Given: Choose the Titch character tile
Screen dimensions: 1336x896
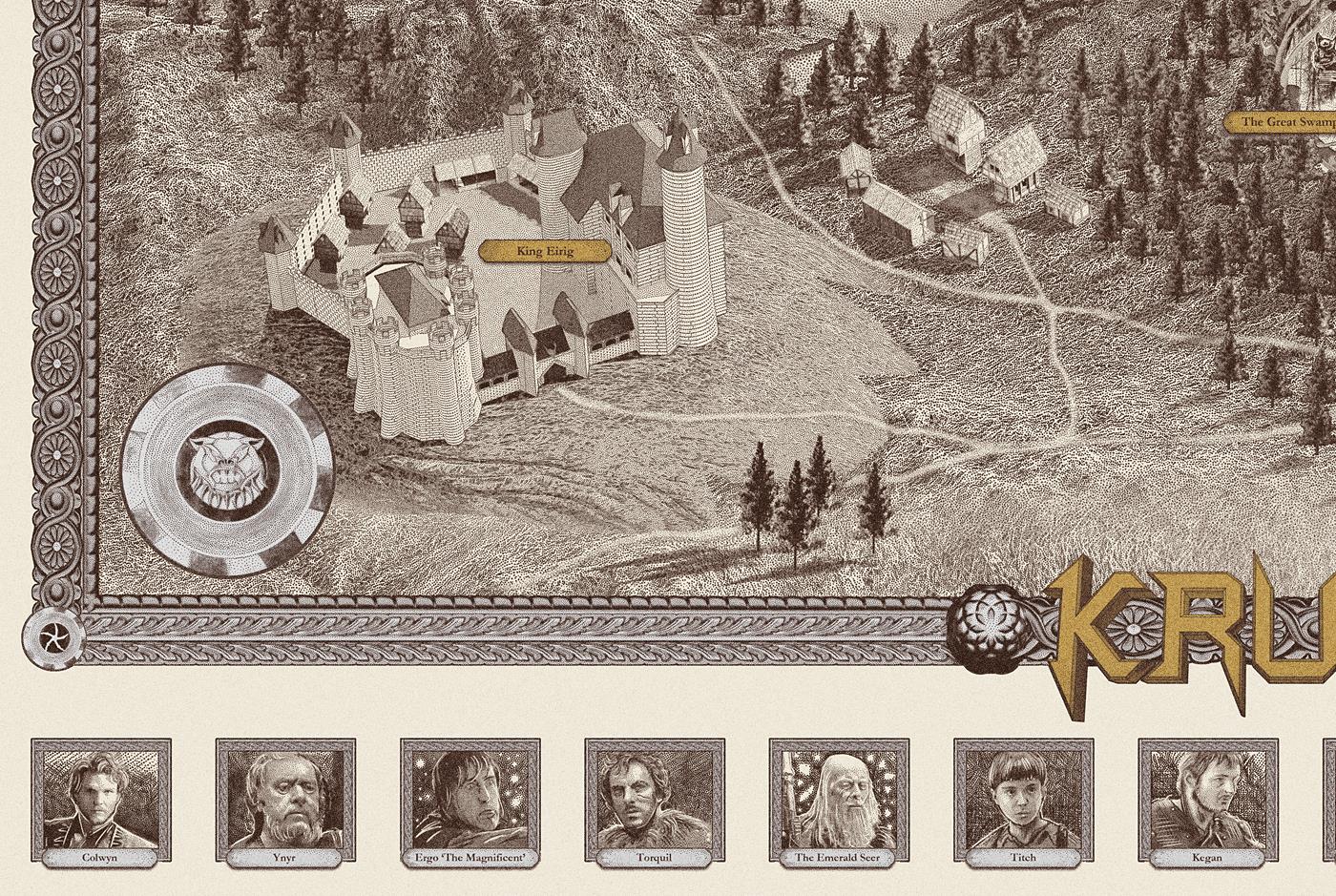Looking at the screenshot, I should 1023,800.
